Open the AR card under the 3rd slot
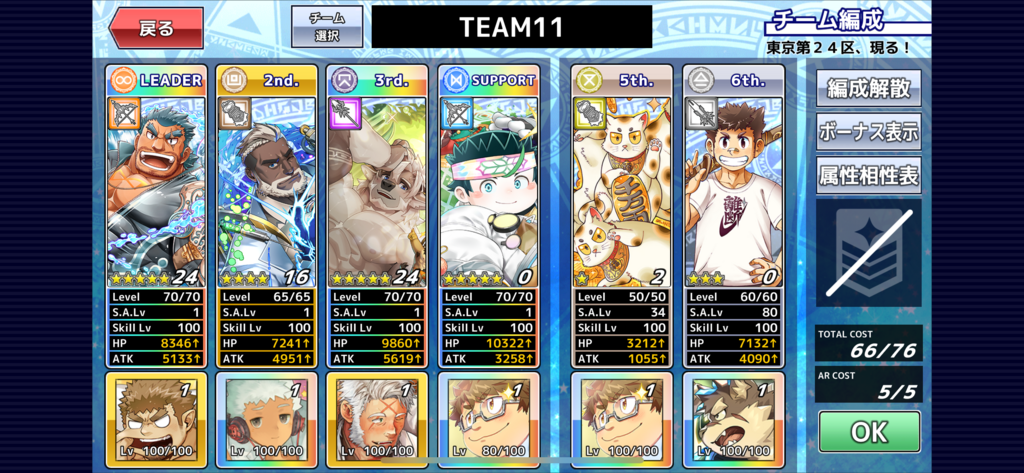1024x473 pixels. pyautogui.click(x=377, y=419)
